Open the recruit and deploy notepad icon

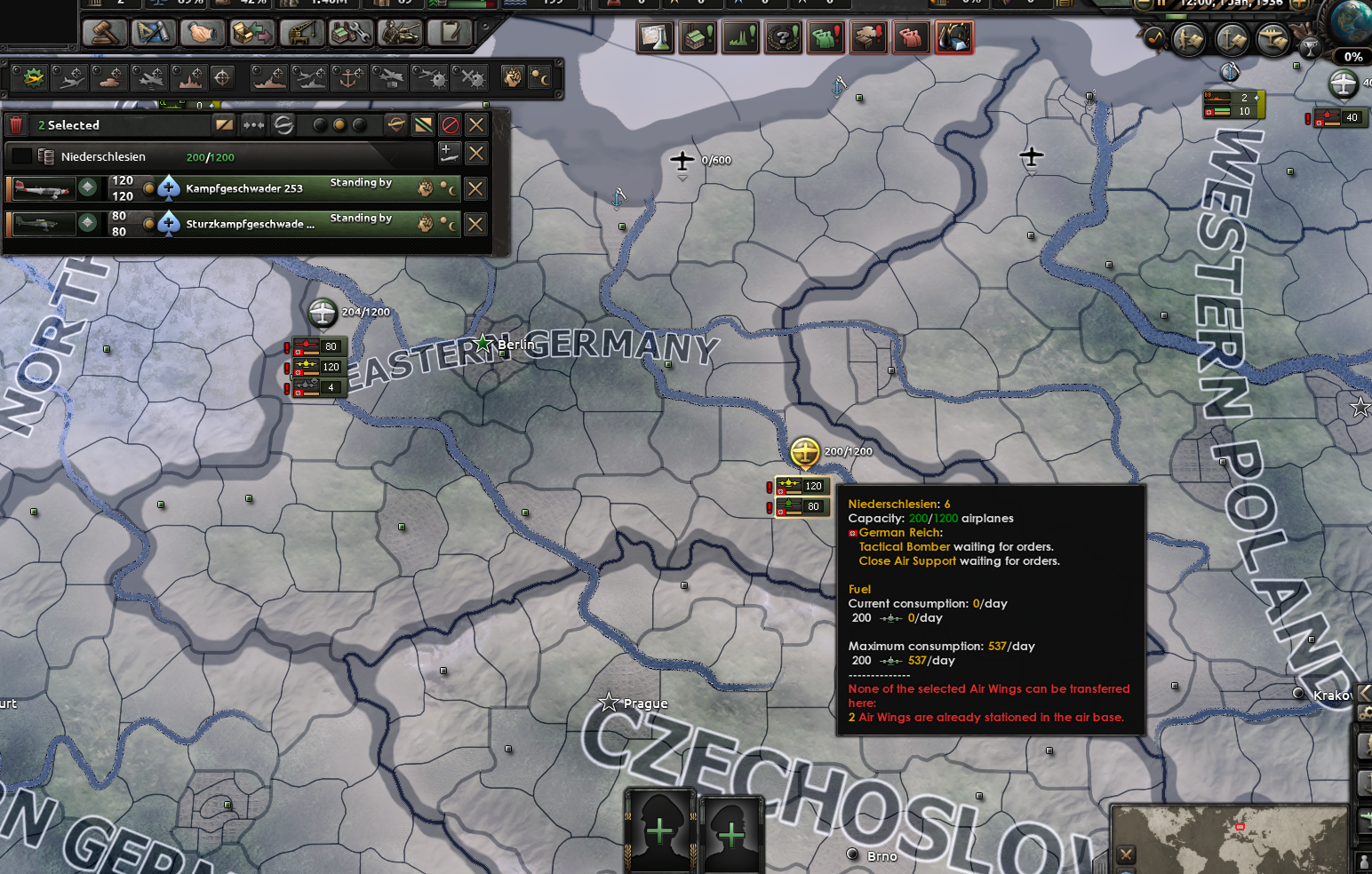point(450,33)
